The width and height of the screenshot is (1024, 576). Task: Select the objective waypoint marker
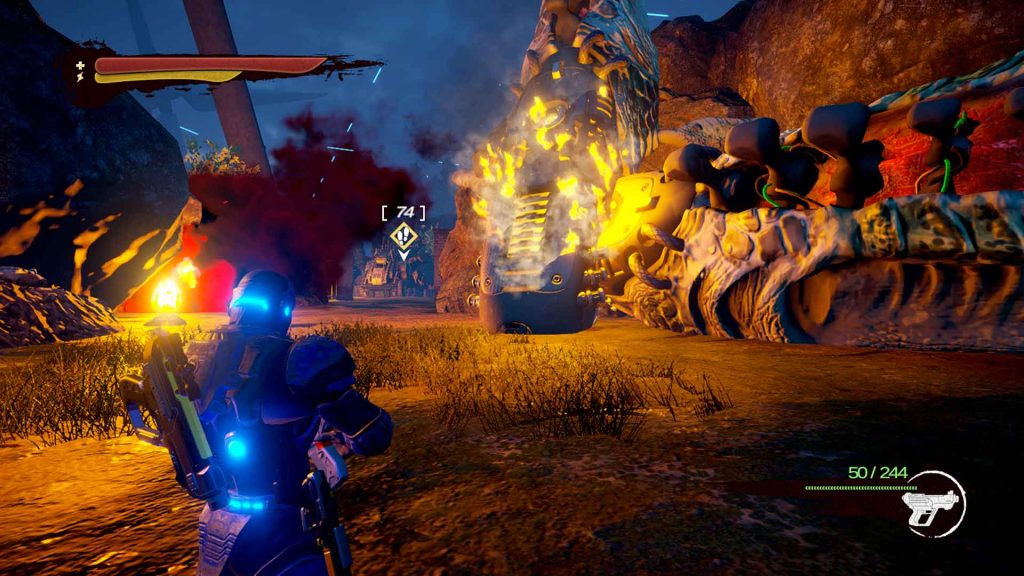(x=403, y=236)
